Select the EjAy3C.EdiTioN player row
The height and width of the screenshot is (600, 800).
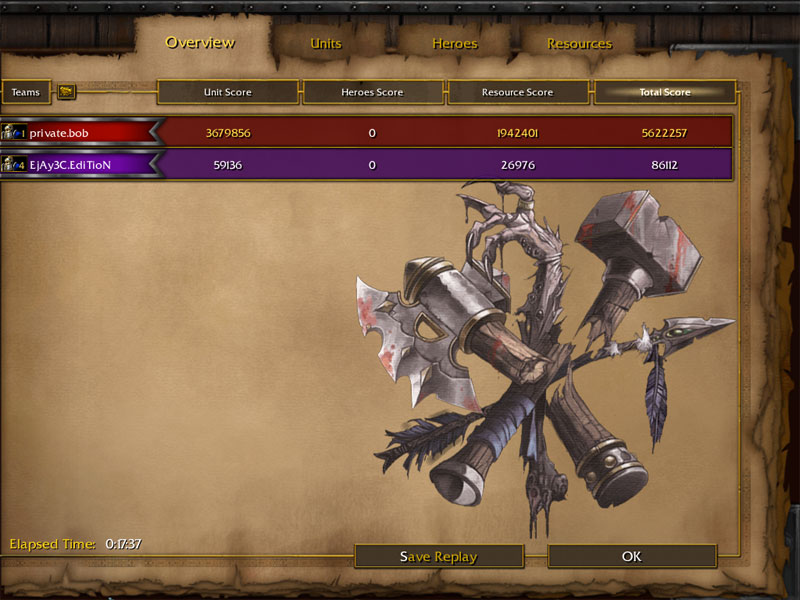coord(80,164)
